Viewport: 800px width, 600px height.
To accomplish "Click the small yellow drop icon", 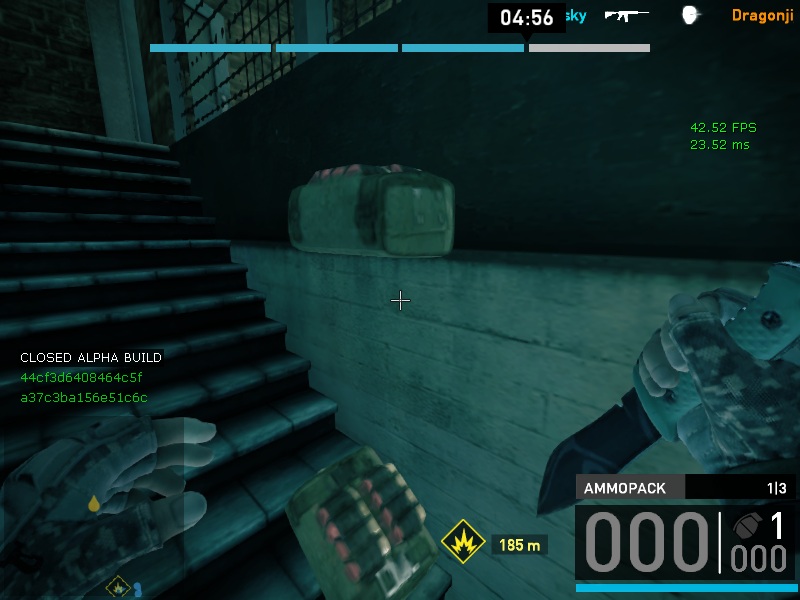I will pyautogui.click(x=94, y=503).
